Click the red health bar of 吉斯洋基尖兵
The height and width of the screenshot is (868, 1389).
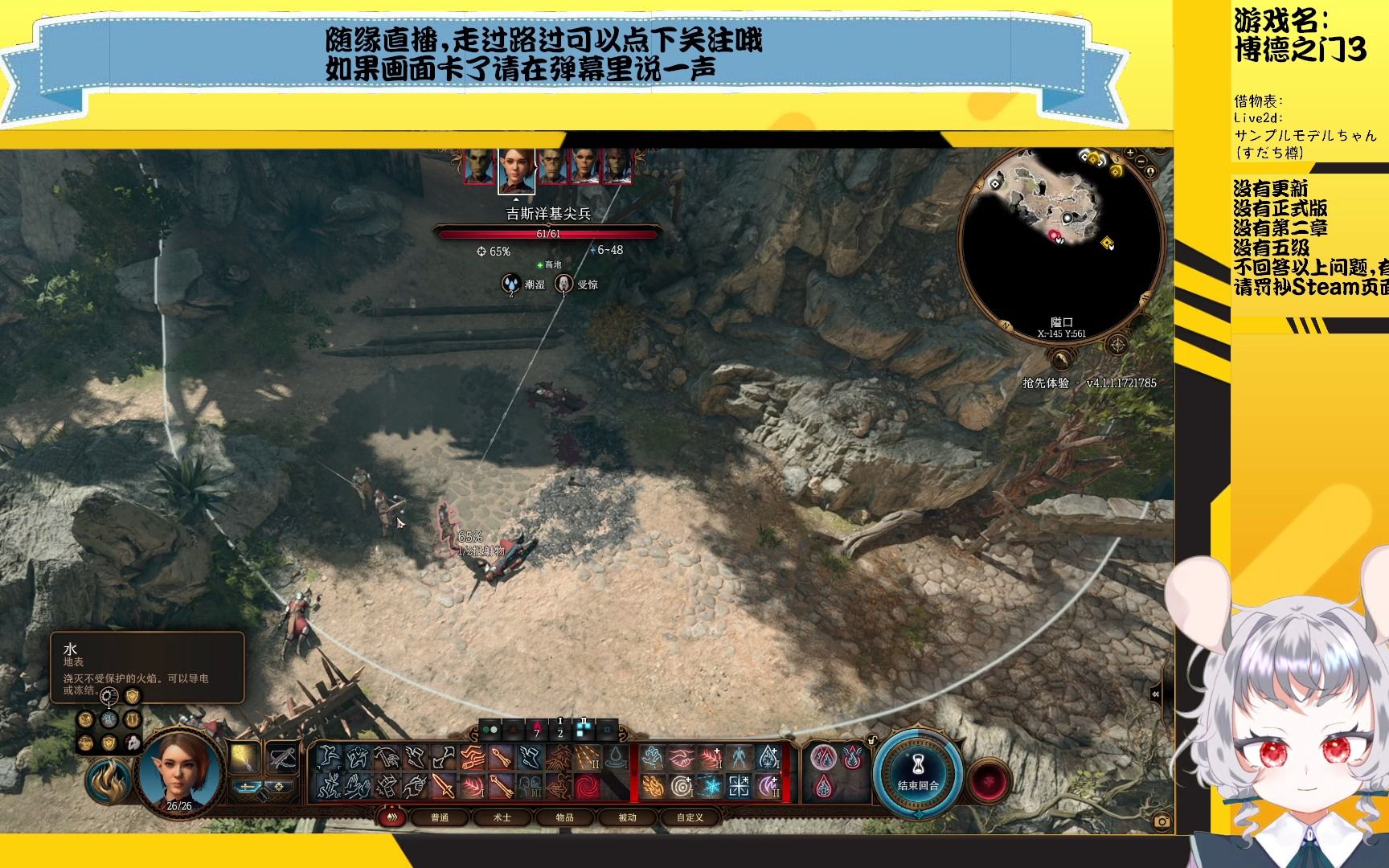click(551, 235)
